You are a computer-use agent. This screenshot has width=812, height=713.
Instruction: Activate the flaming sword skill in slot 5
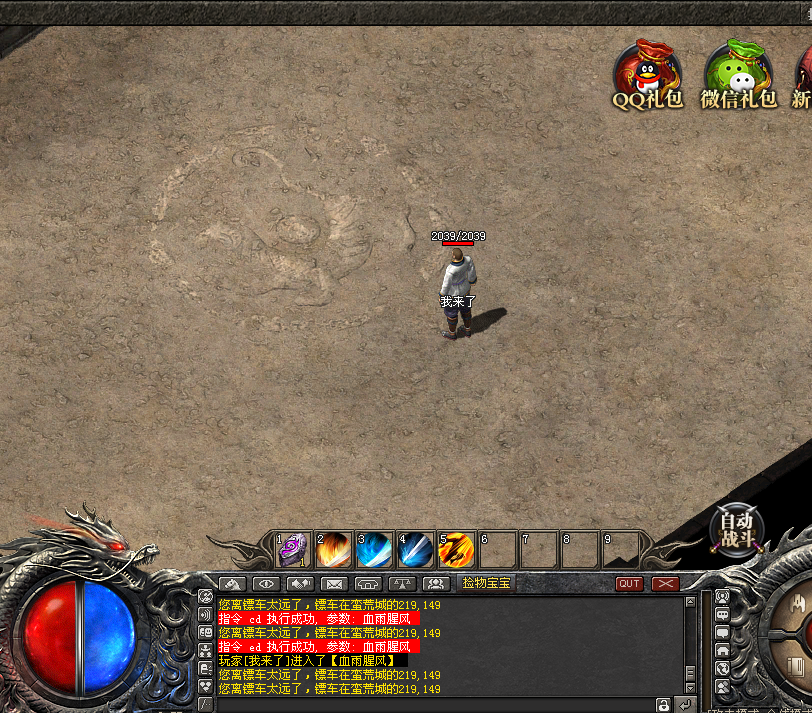[x=456, y=549]
